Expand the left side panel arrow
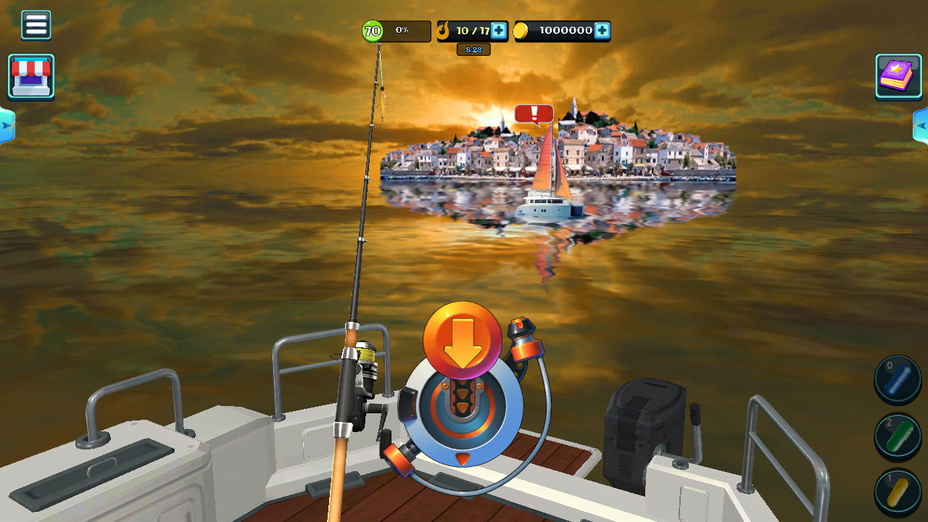The image size is (928, 522). (x=6, y=125)
